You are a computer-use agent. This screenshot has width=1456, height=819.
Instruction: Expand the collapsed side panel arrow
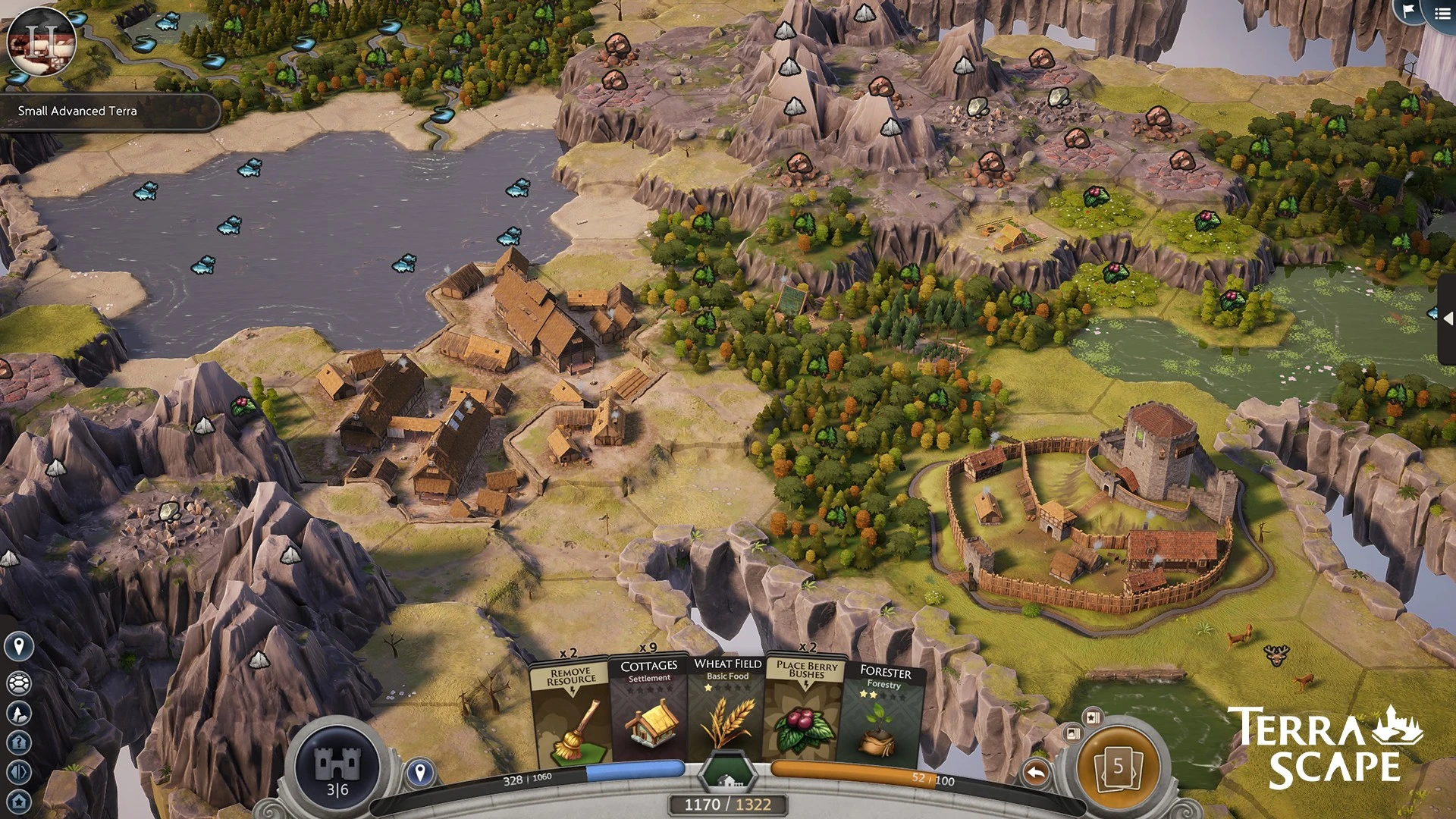click(x=1448, y=319)
